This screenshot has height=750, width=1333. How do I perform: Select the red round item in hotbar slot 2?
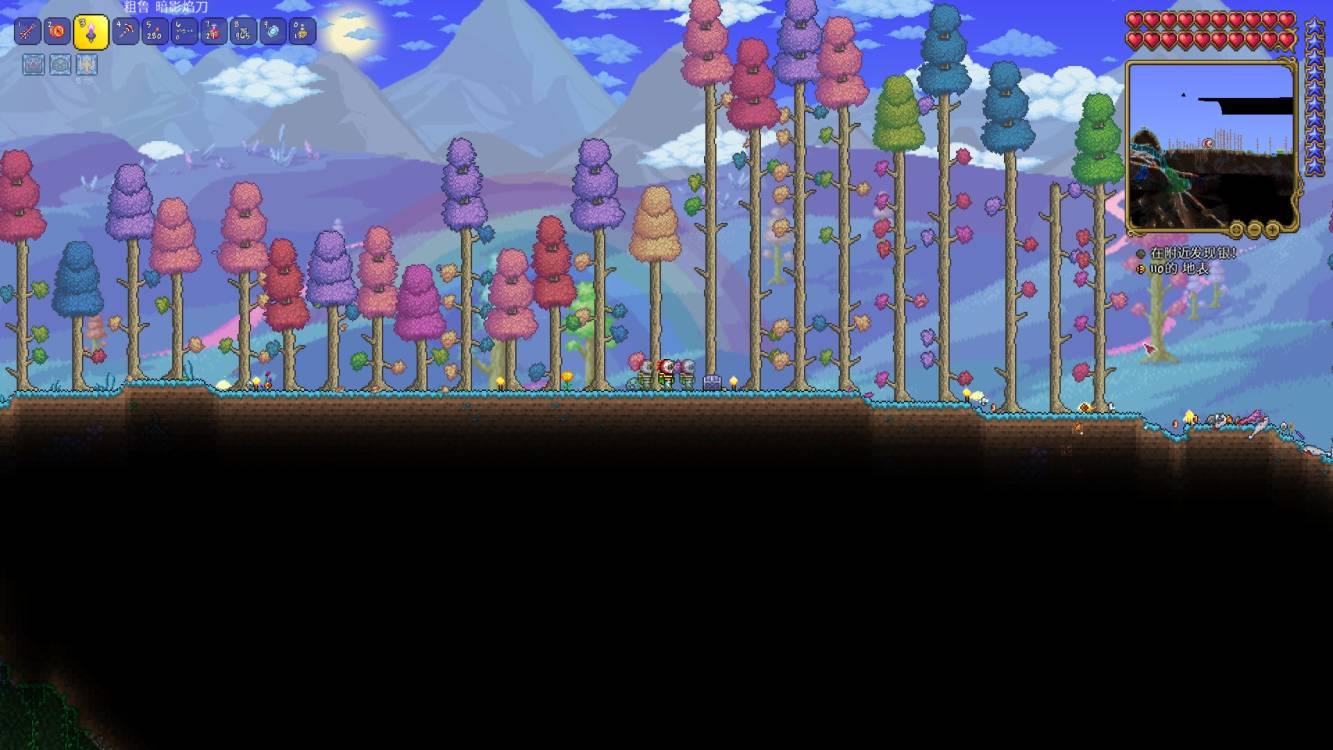(57, 32)
